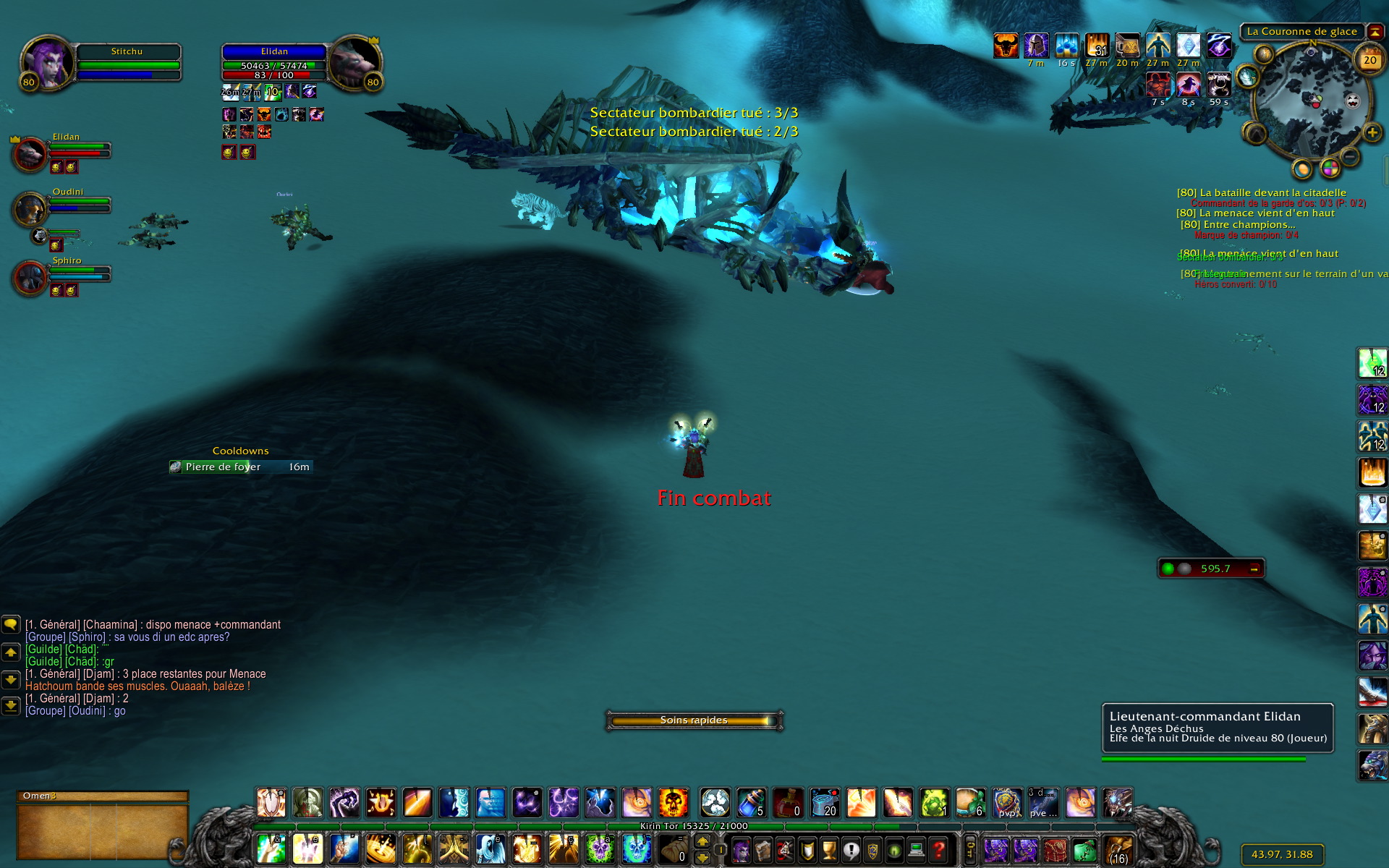Open the keyring with the key icon
Screen dimensions: 1389x868
971,849
